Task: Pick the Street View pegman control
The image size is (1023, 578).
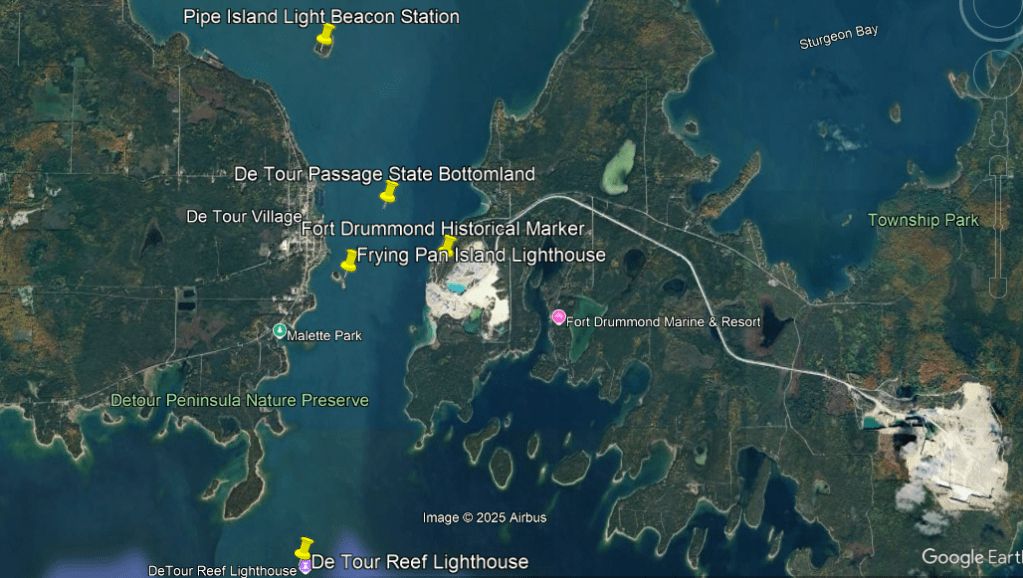Action: click(x=997, y=125)
